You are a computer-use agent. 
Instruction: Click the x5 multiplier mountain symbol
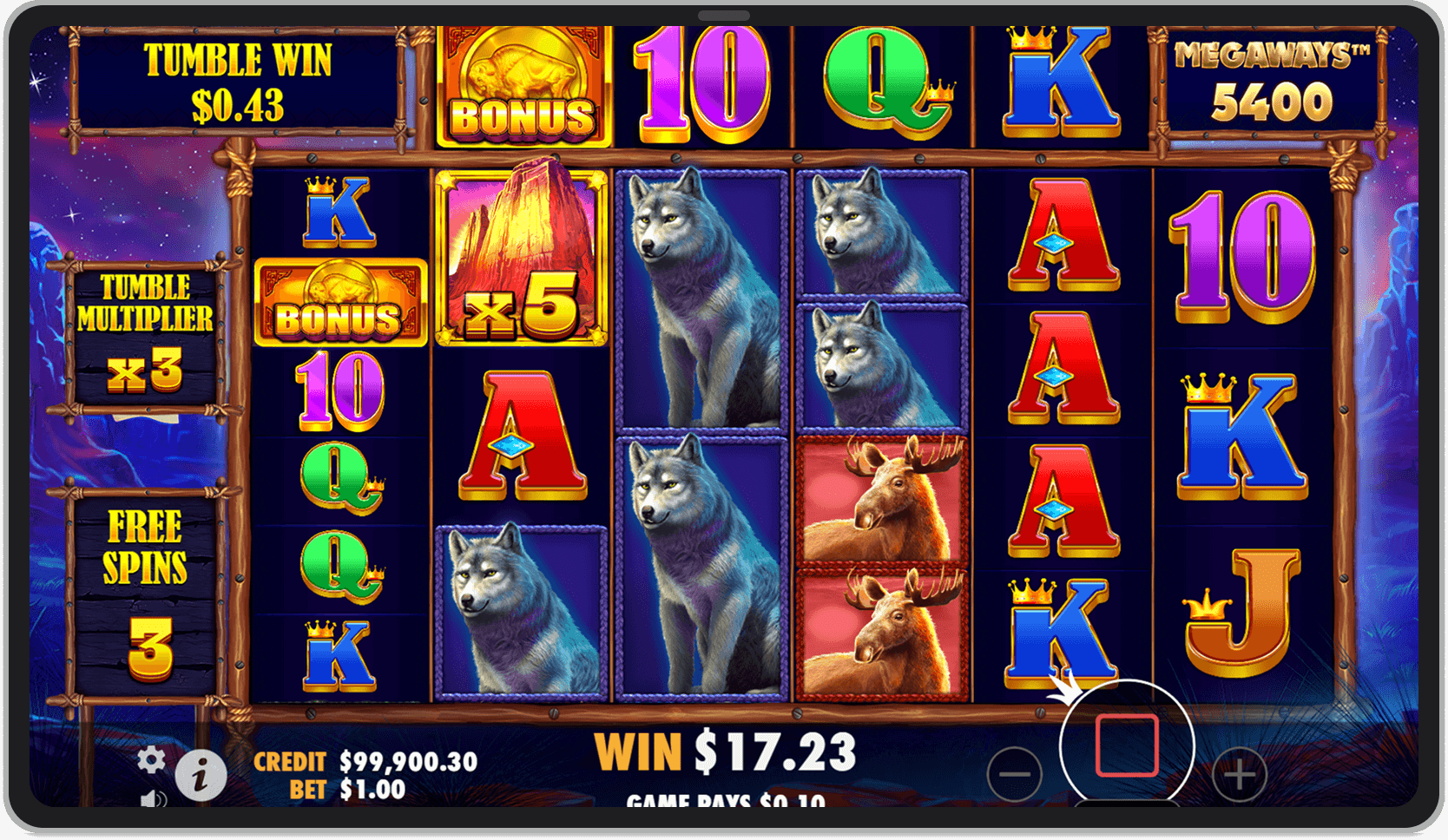(520, 254)
